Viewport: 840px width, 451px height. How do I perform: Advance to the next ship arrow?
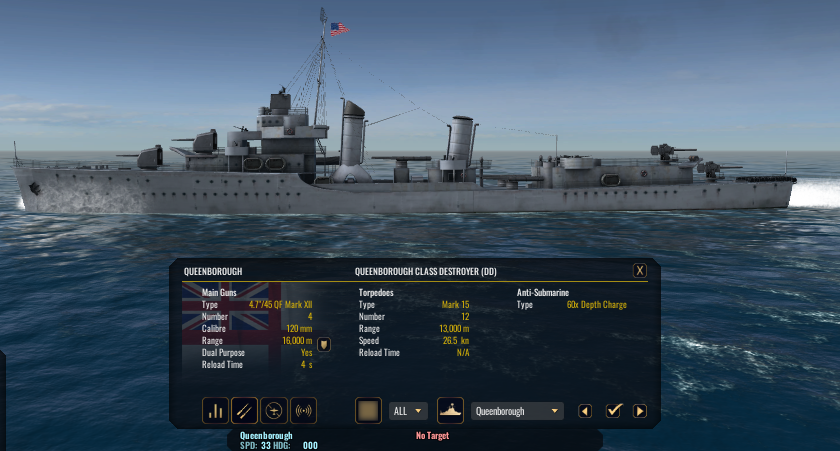[640, 411]
